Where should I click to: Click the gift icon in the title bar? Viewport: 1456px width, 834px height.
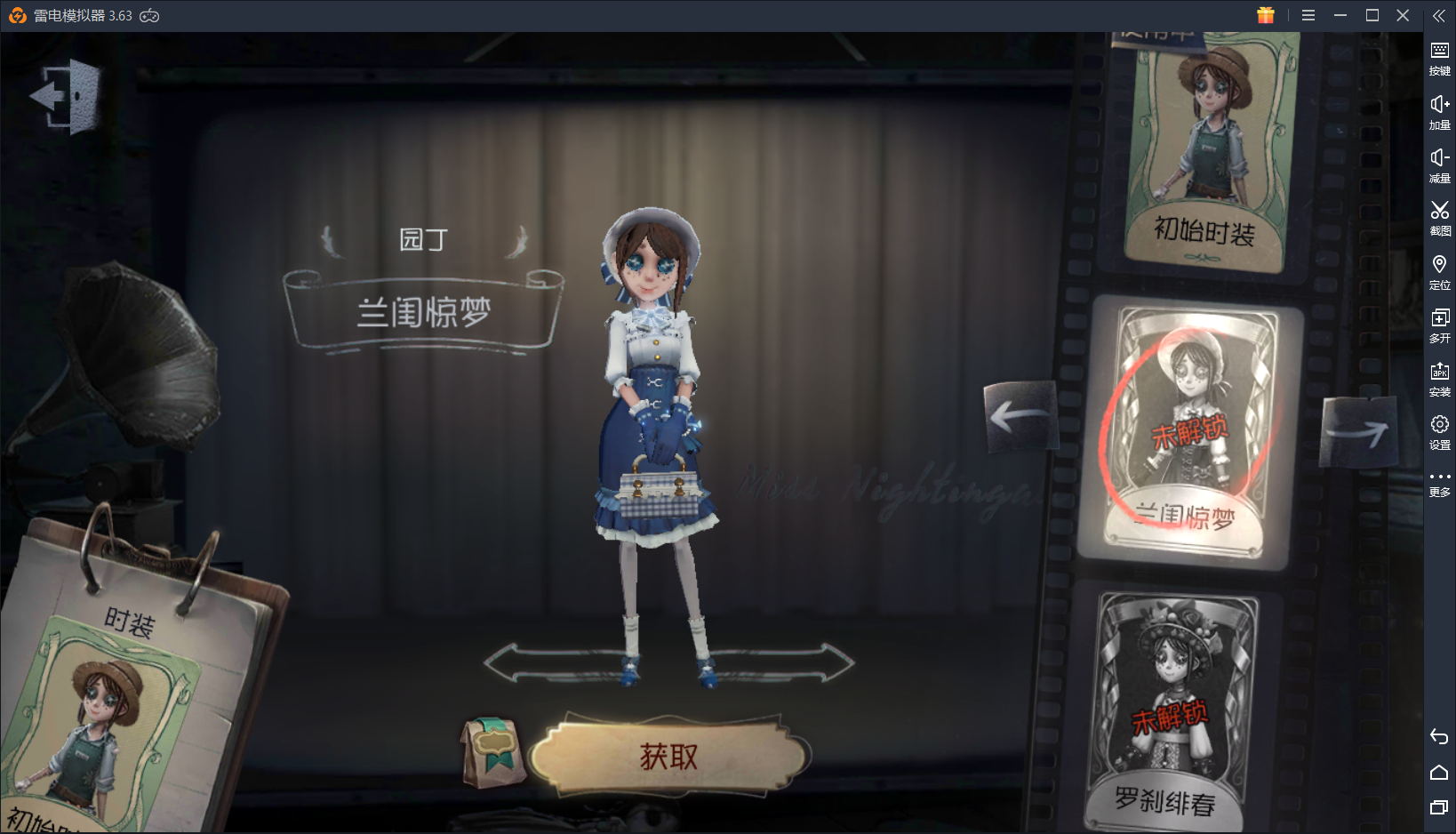click(1266, 15)
